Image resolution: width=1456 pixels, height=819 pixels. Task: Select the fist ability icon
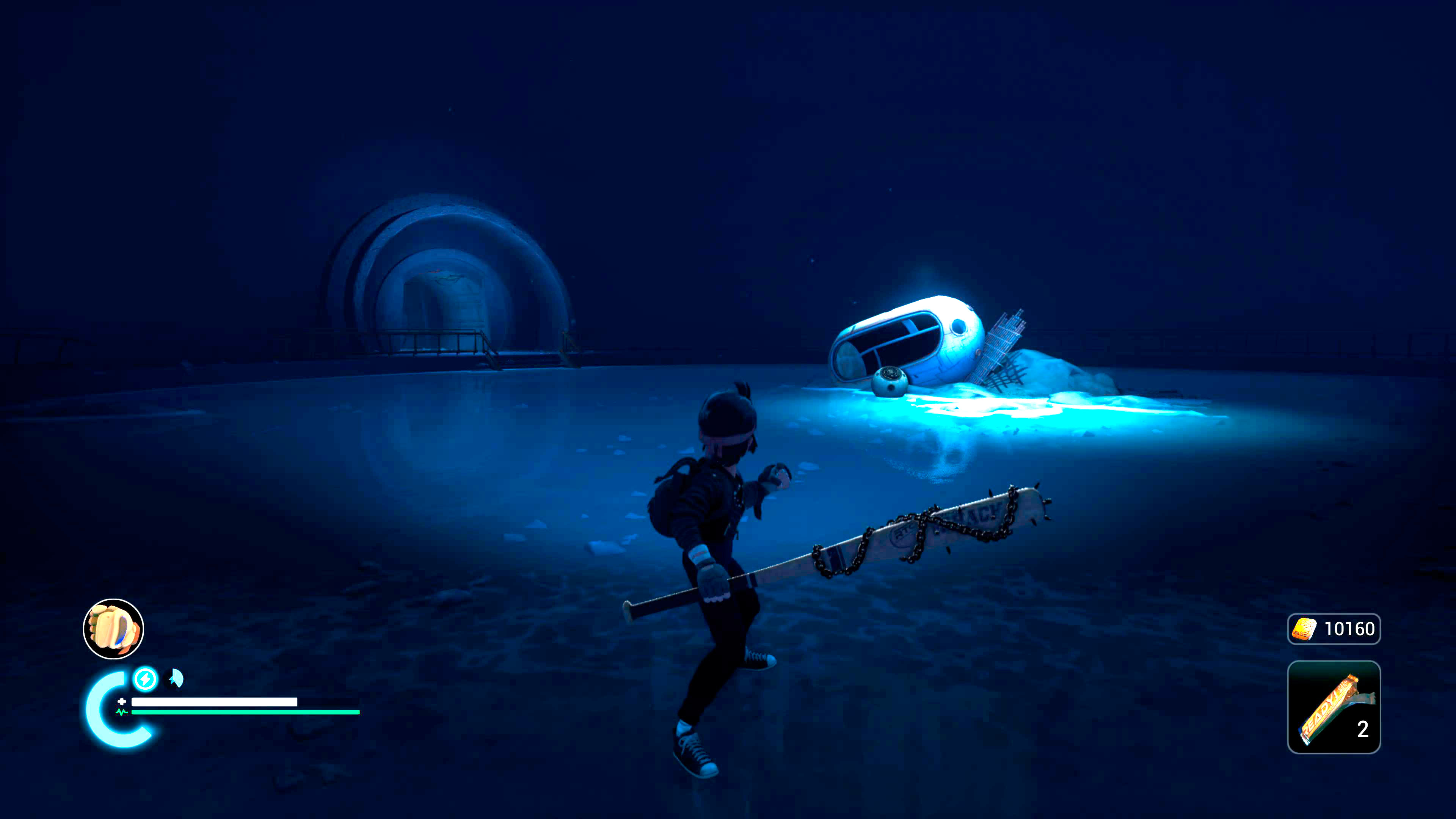pos(114,629)
